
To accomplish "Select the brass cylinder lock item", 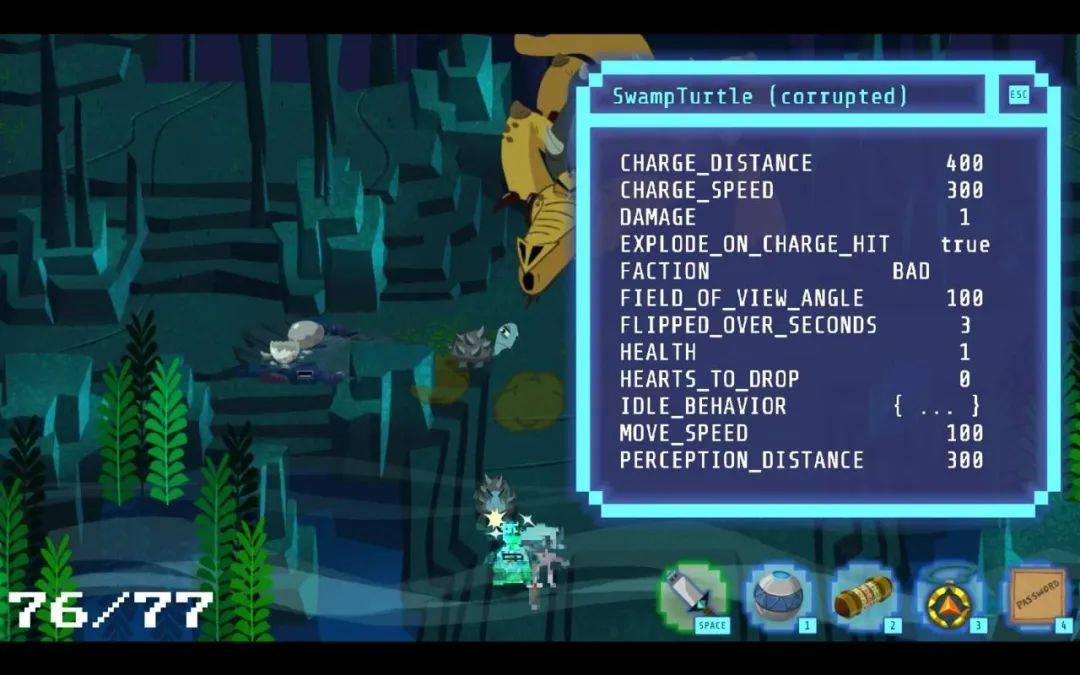I will [864, 598].
